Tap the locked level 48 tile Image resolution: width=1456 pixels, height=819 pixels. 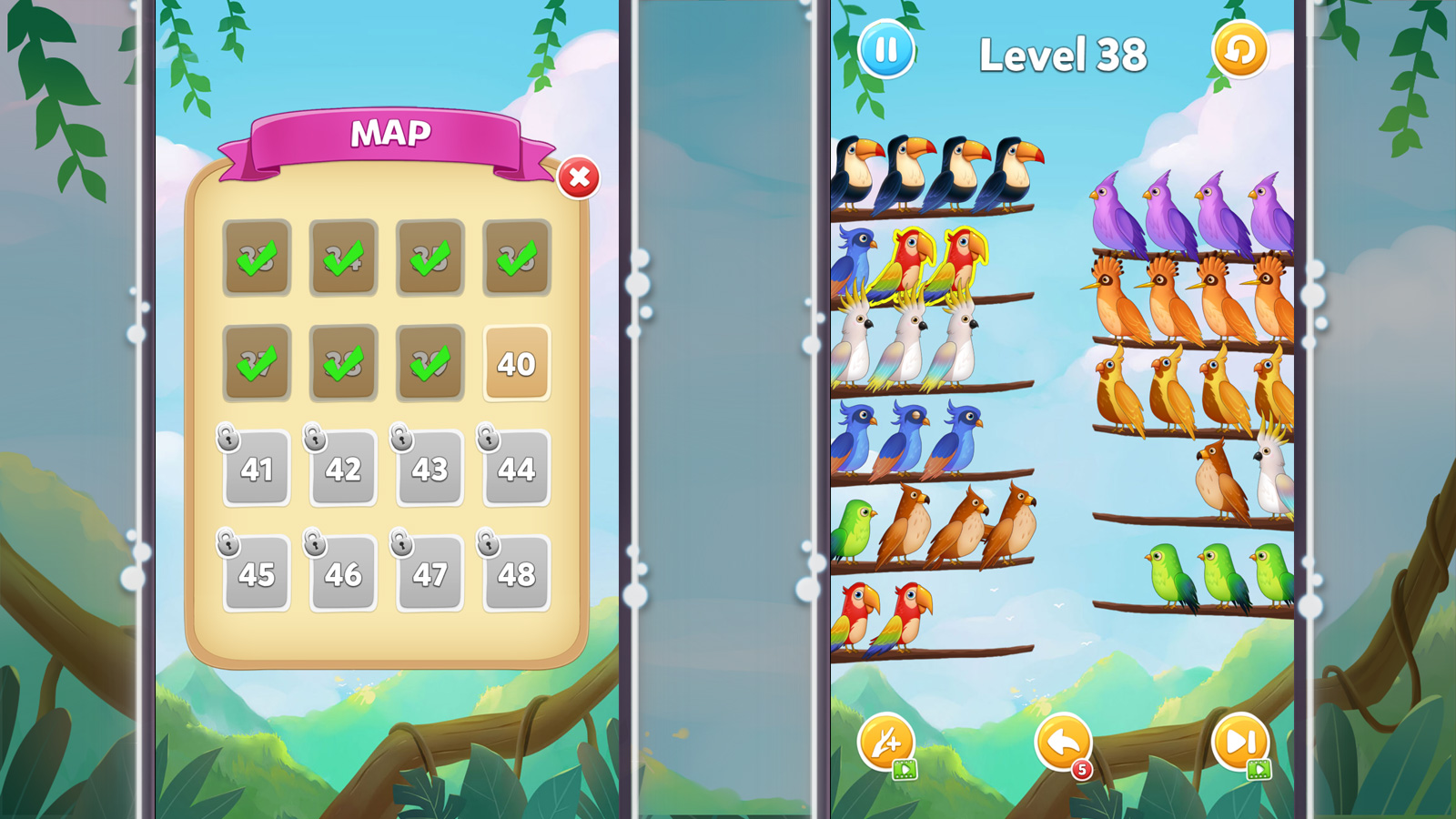coord(516,573)
